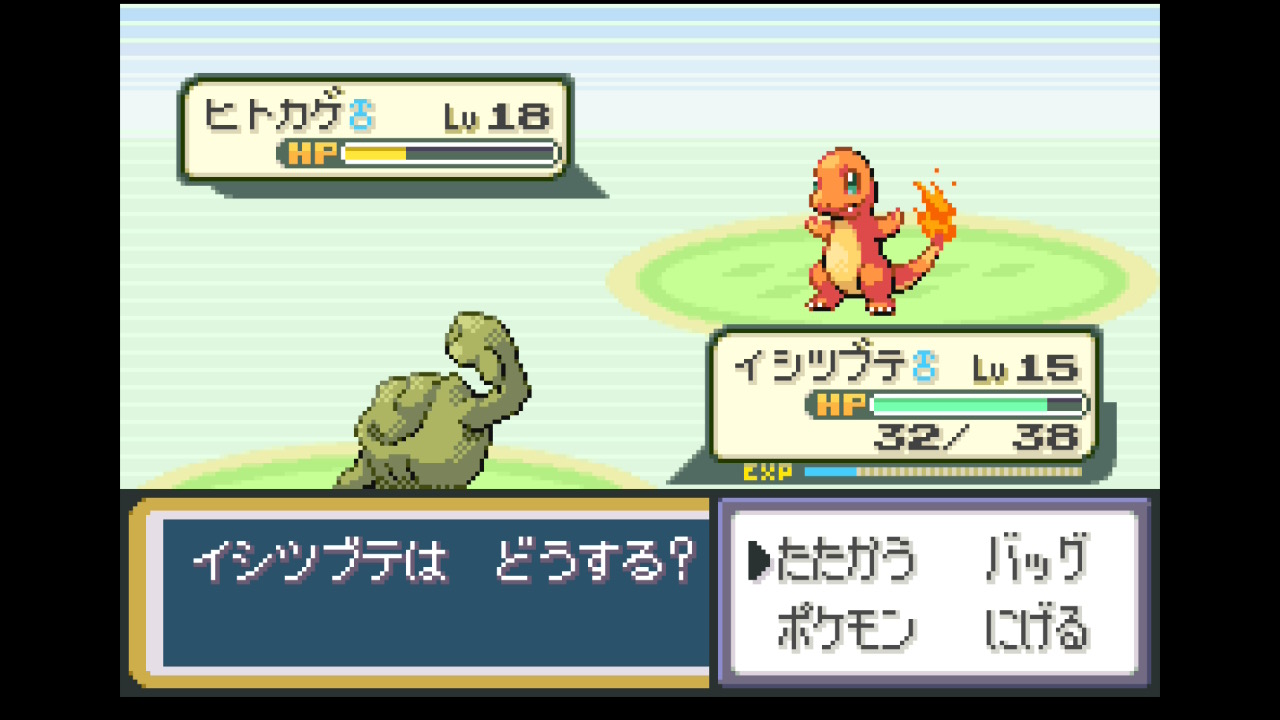Open the バッグ (Bag) menu

(1036, 560)
